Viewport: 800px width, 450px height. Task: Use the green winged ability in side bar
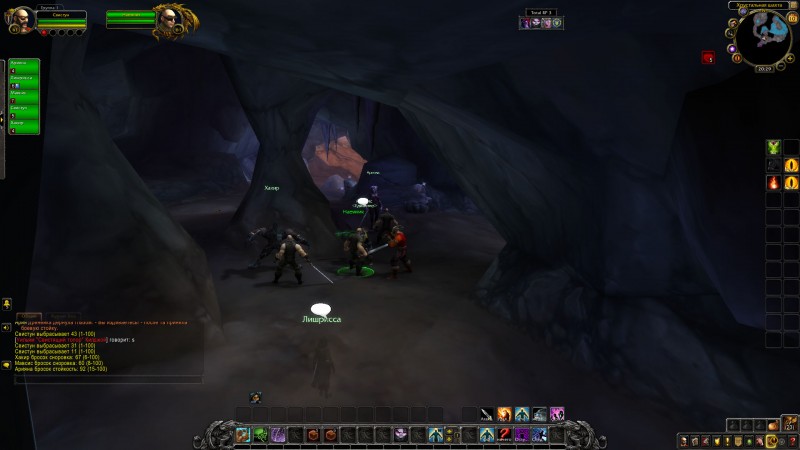pyautogui.click(x=773, y=148)
